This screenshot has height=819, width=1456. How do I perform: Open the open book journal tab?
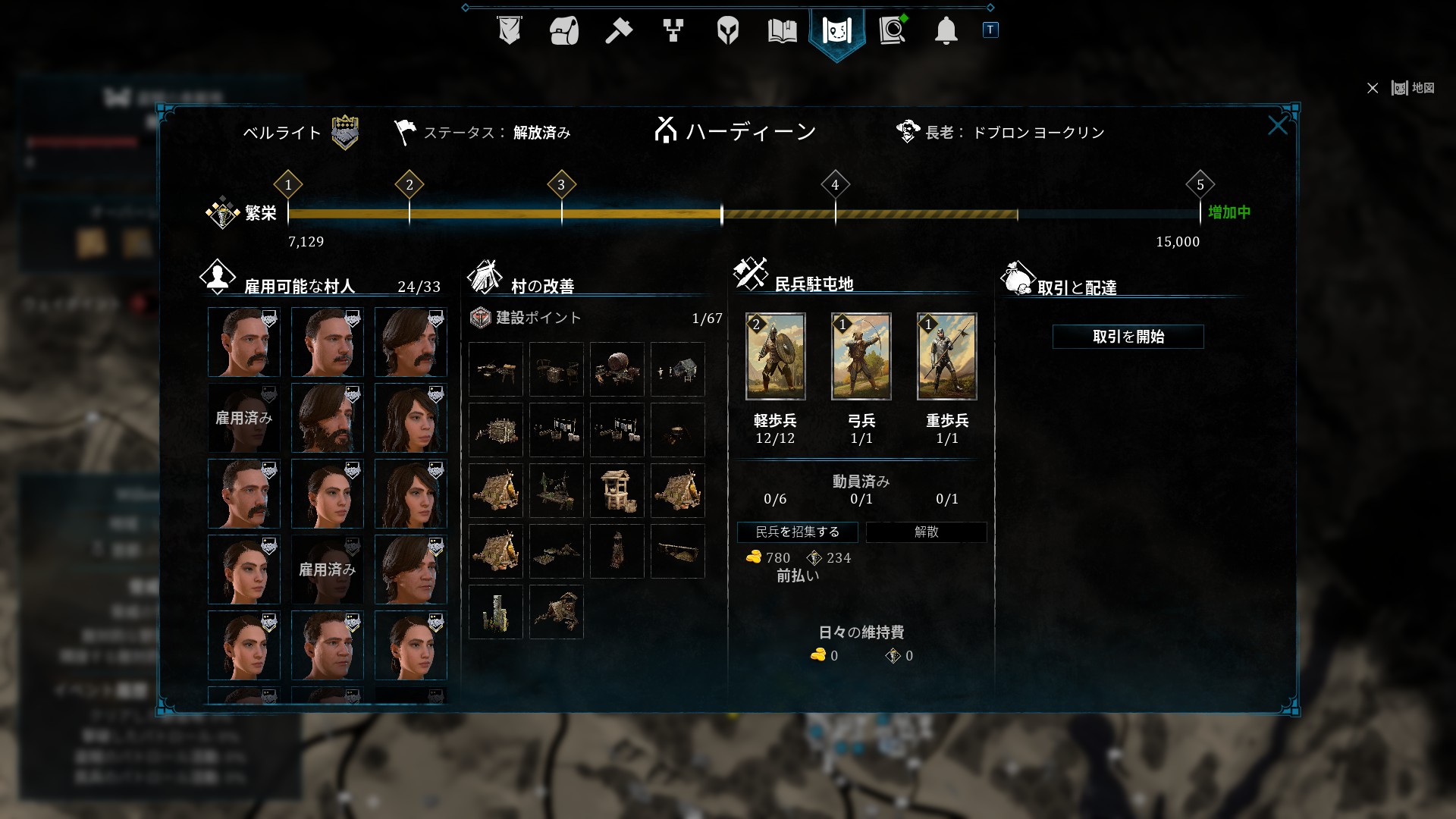782,31
